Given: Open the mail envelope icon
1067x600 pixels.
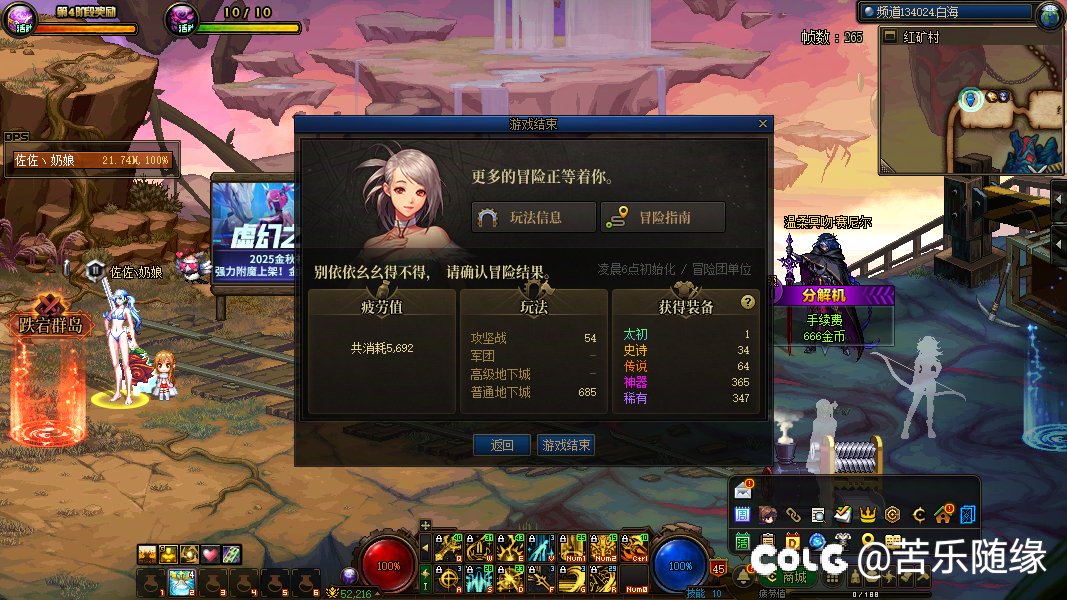Looking at the screenshot, I should pos(743,490).
